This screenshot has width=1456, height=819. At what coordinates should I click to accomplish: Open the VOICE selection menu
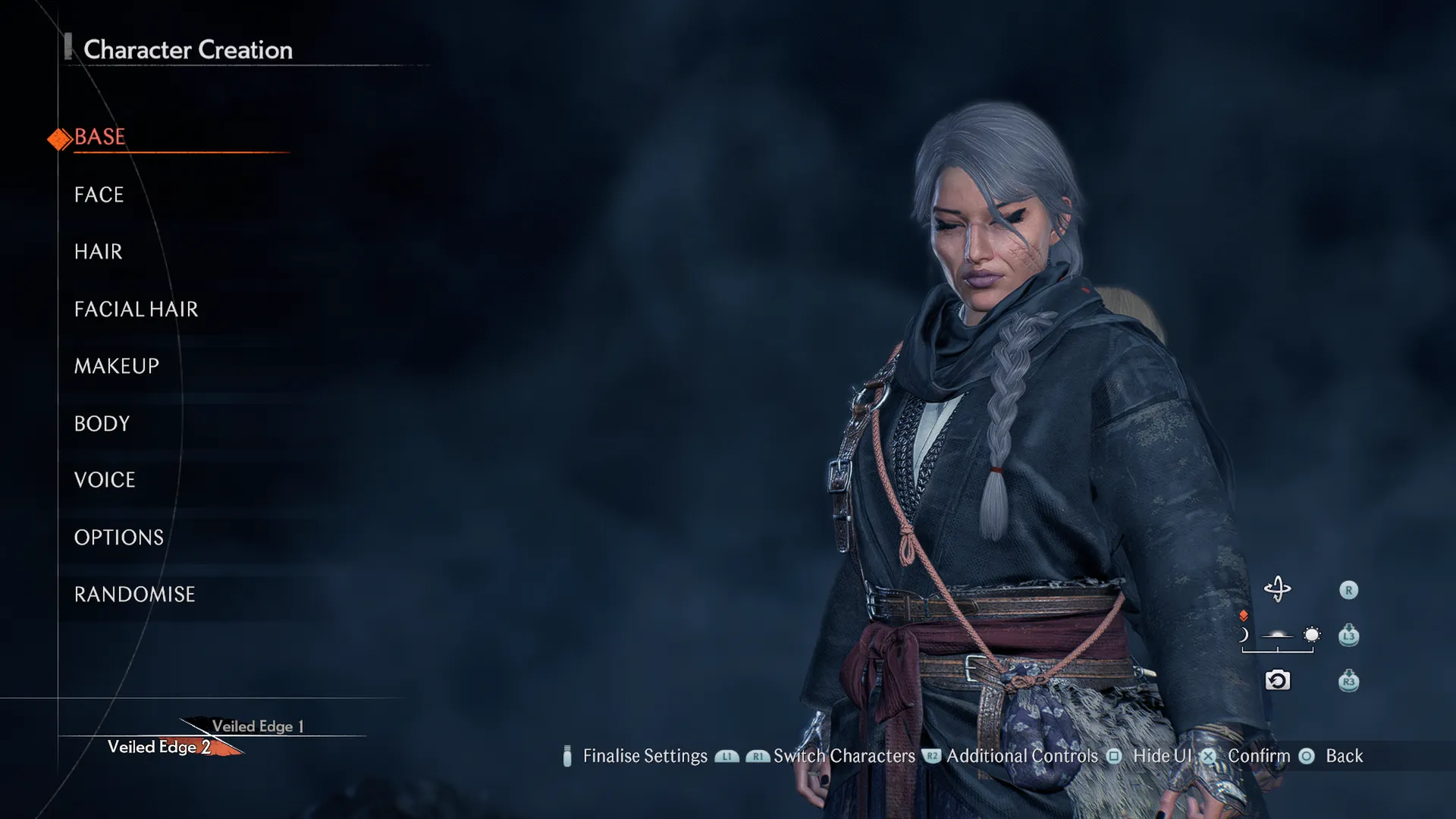[105, 480]
